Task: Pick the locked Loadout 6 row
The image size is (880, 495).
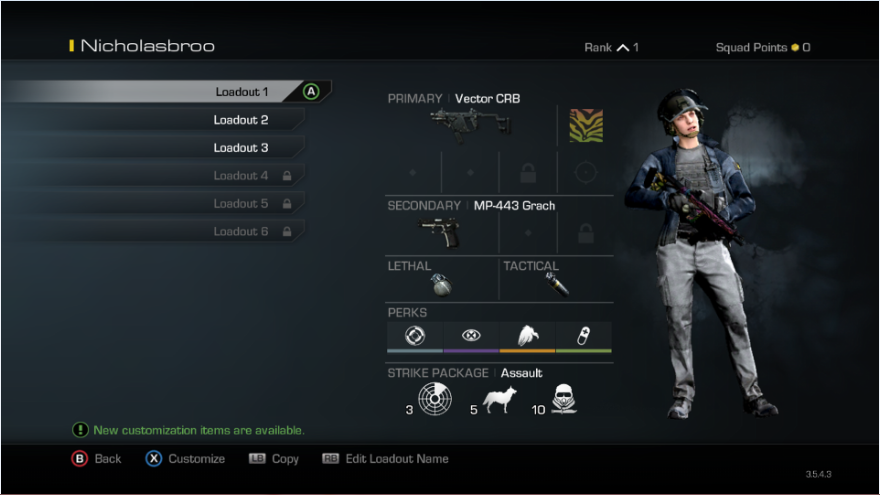Action: (x=240, y=232)
